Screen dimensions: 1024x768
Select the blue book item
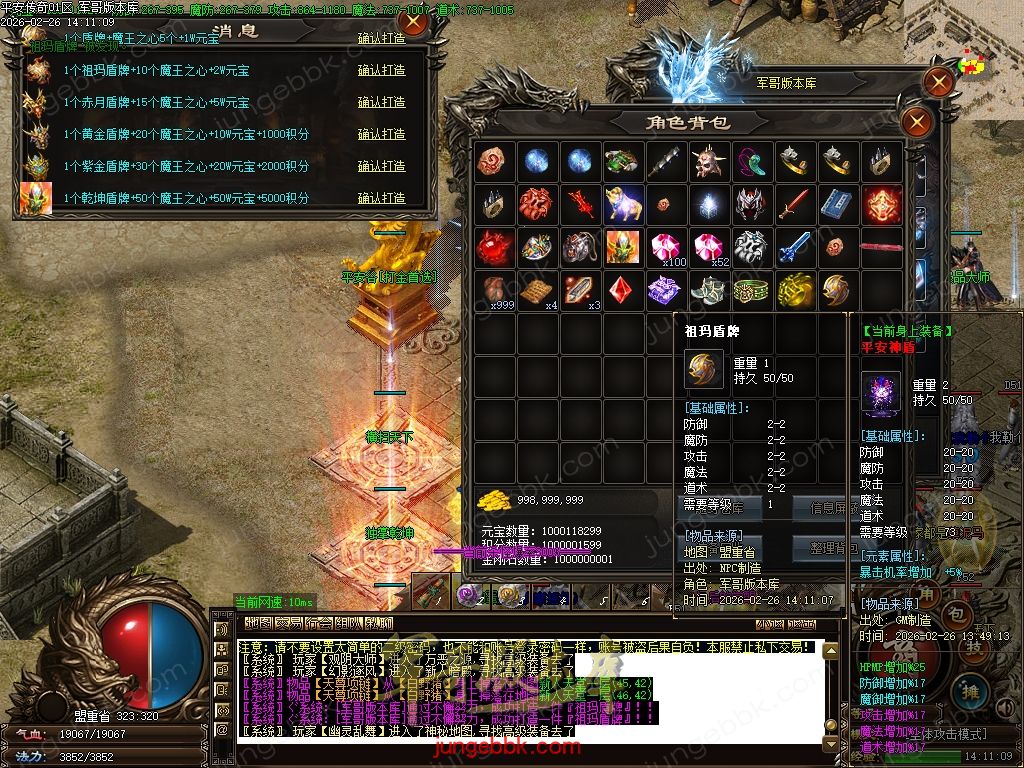(839, 204)
